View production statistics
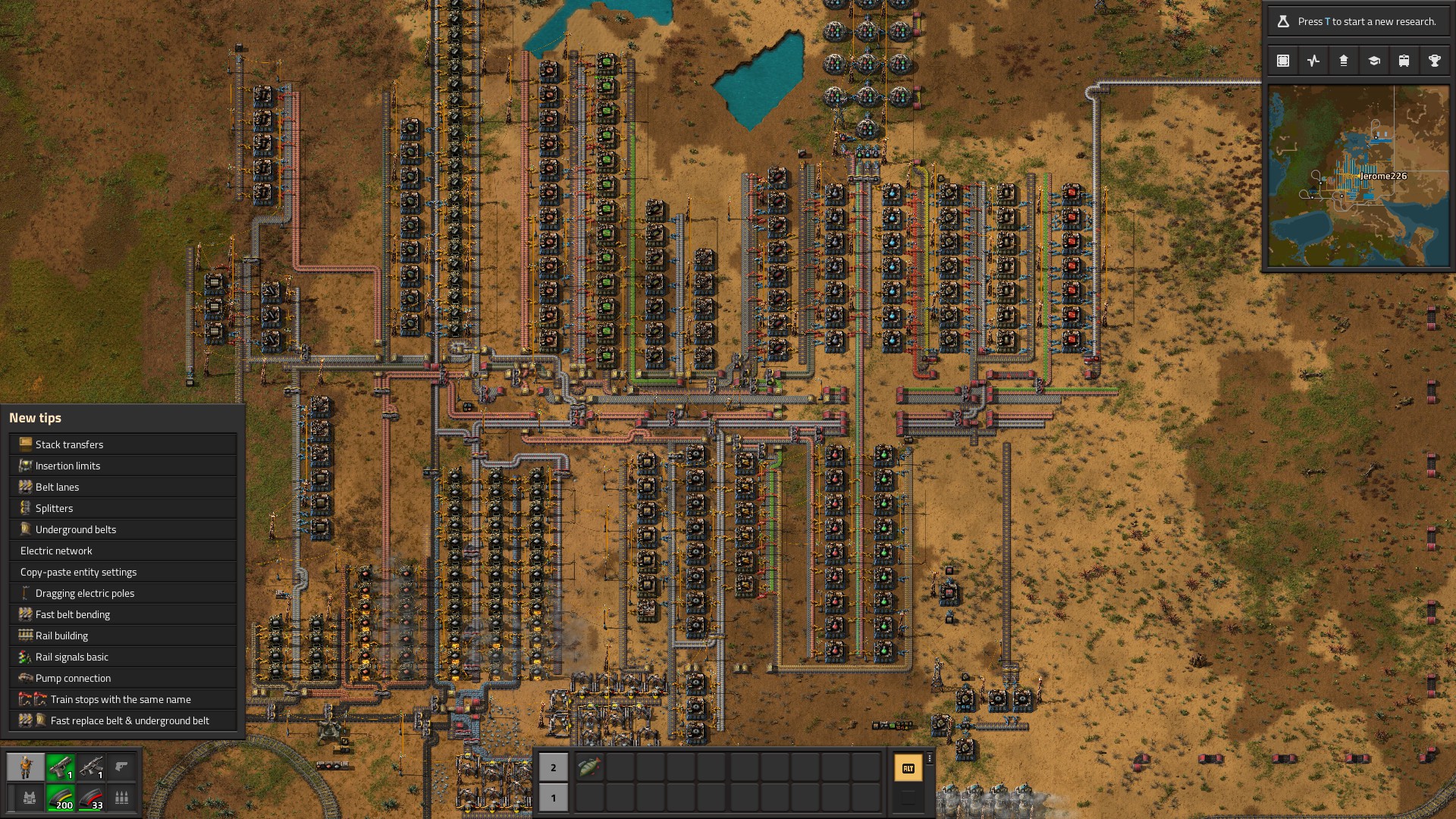 tap(1313, 60)
